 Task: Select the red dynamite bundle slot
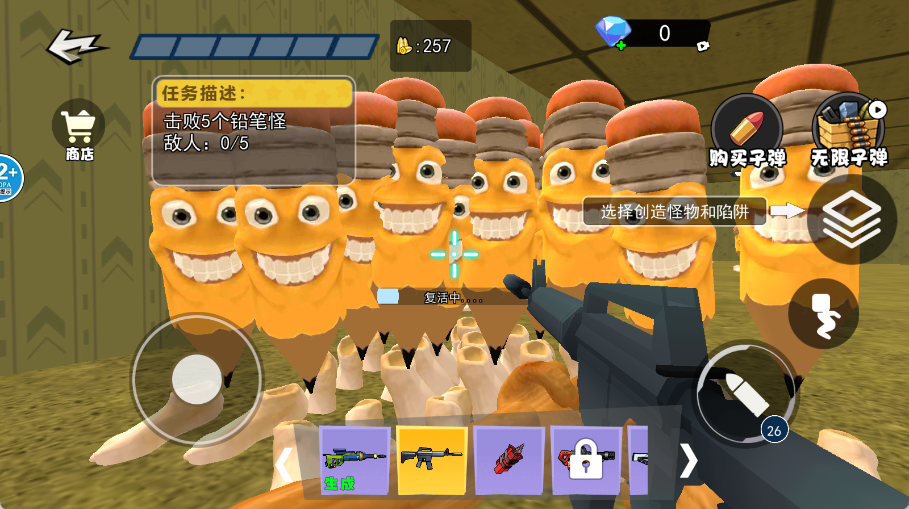pos(509,460)
